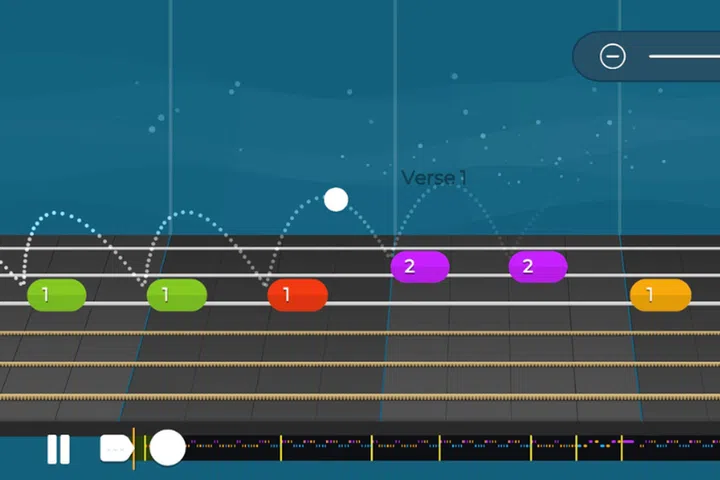The image size is (720, 480).
Task: Jump ahead on the song progress timeline
Action: (x=450, y=442)
